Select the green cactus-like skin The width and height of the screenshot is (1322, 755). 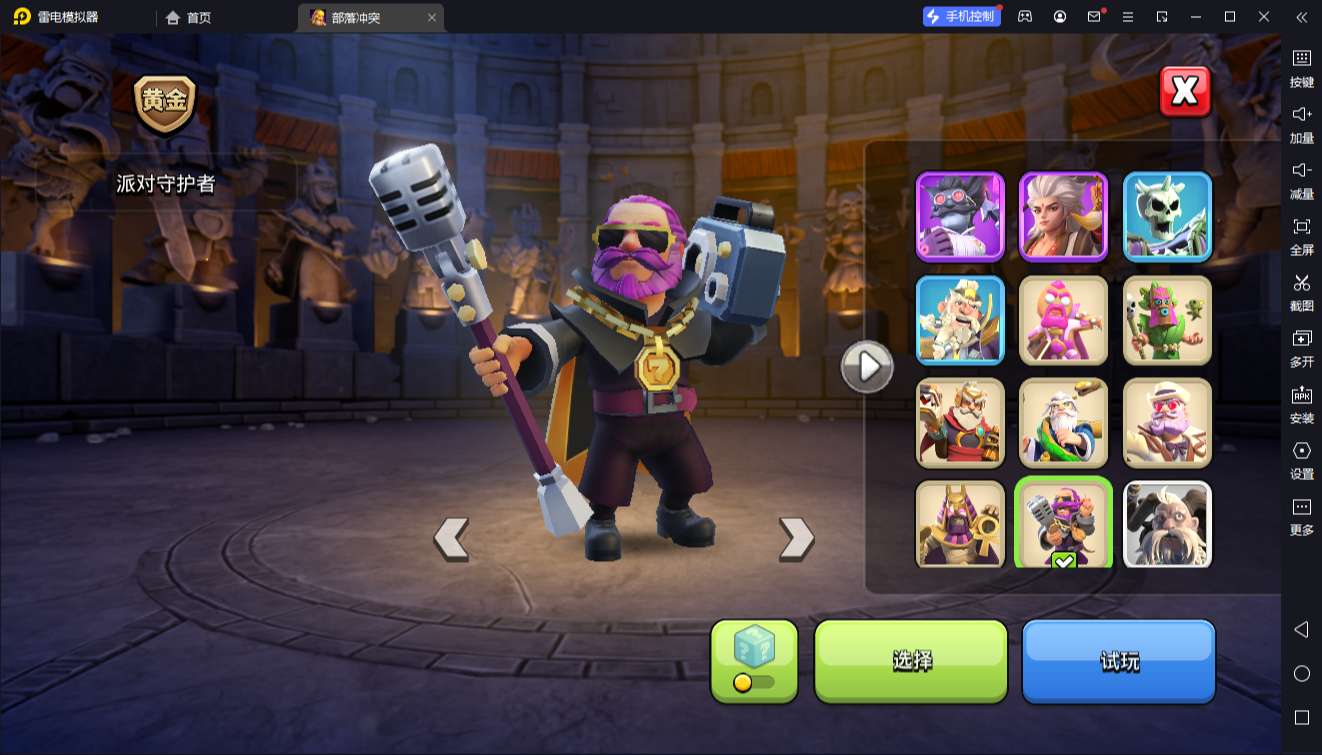click(x=1167, y=320)
